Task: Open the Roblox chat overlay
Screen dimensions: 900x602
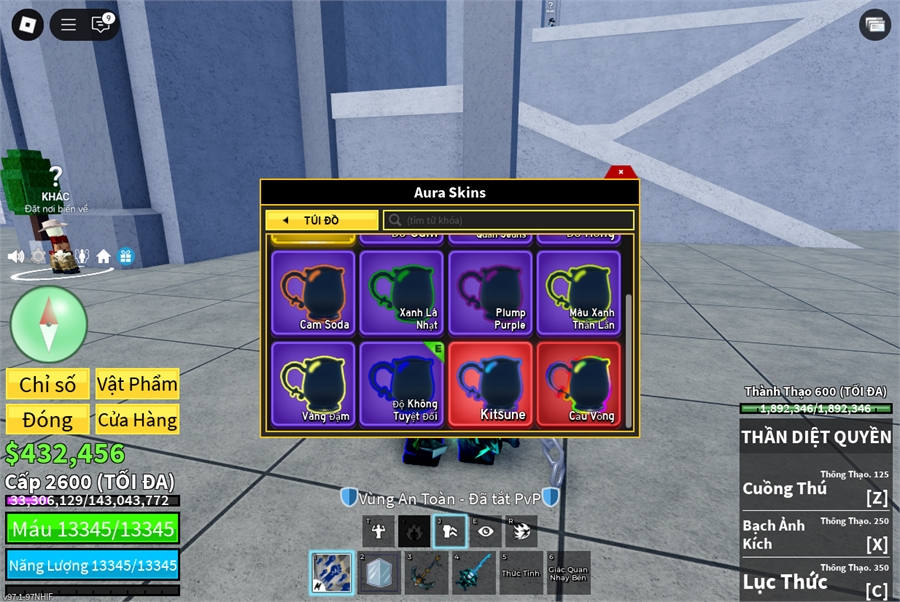Action: 101,25
